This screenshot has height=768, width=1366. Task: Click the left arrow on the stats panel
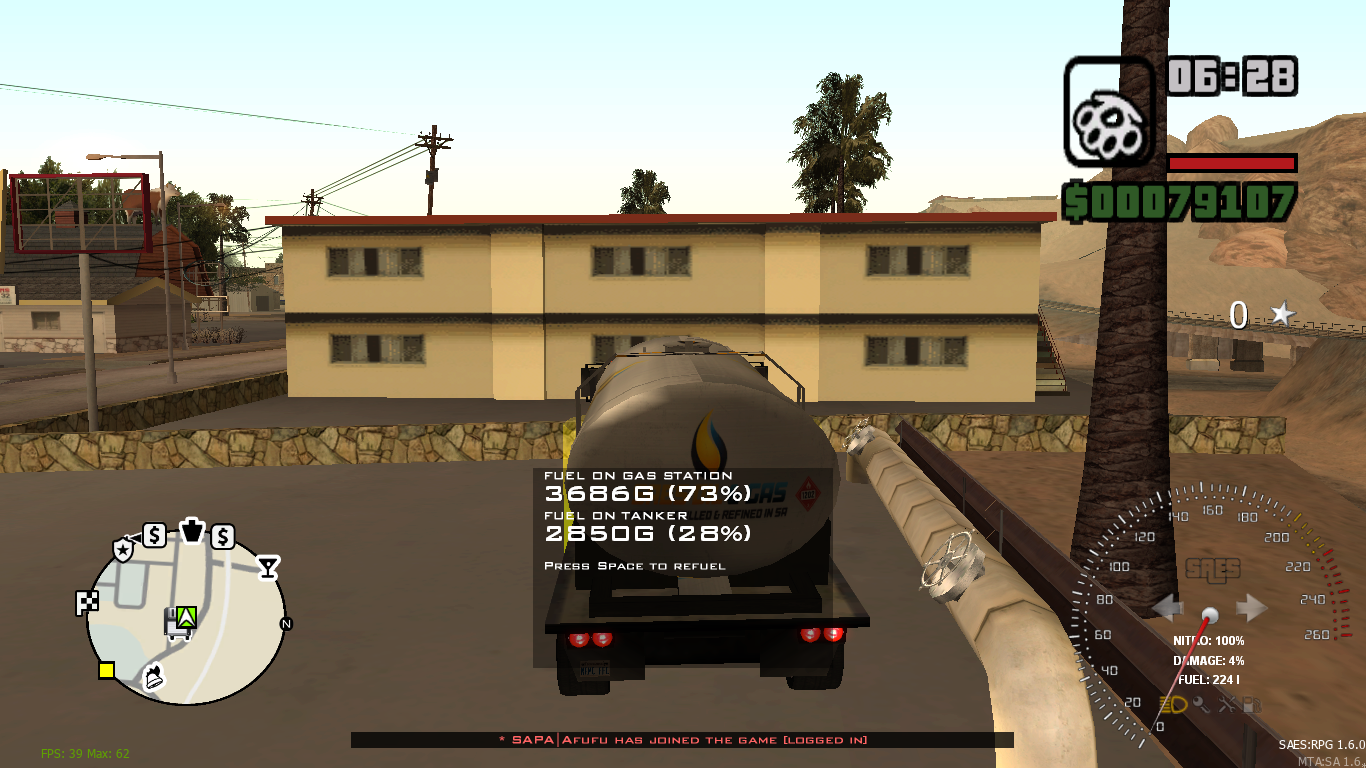[x=1170, y=607]
